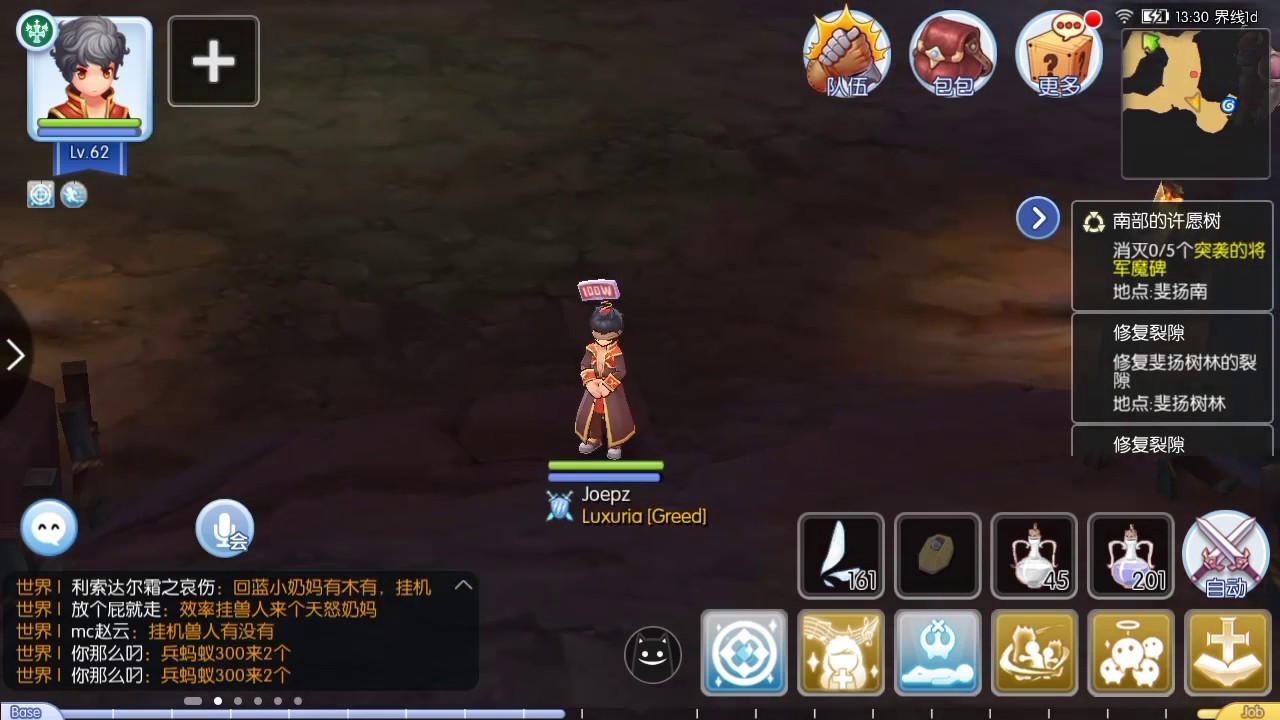
Task: Collapse quest tracker with the blue arrow
Action: 1038,218
